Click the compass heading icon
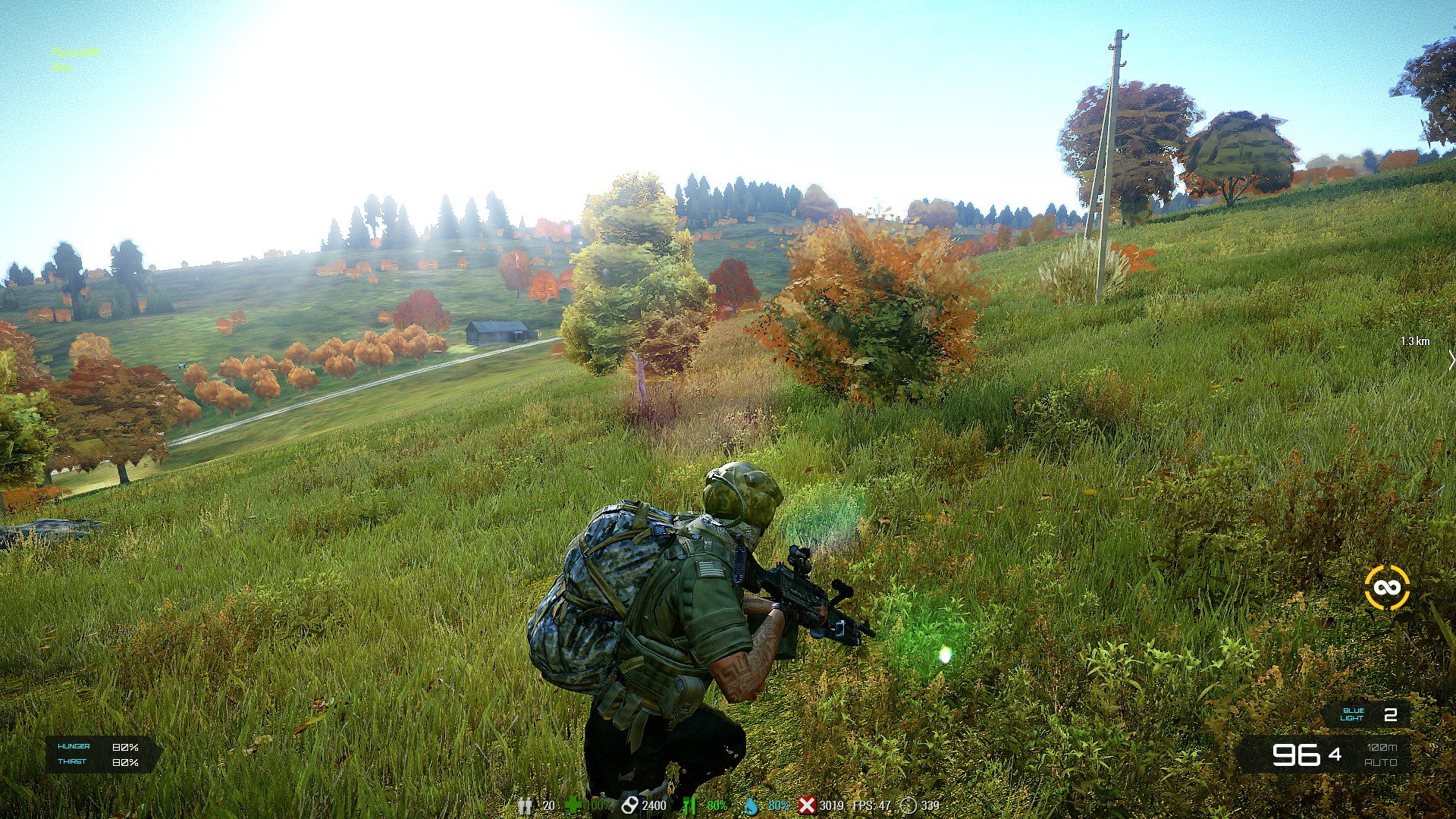The image size is (1456, 819). point(908,805)
